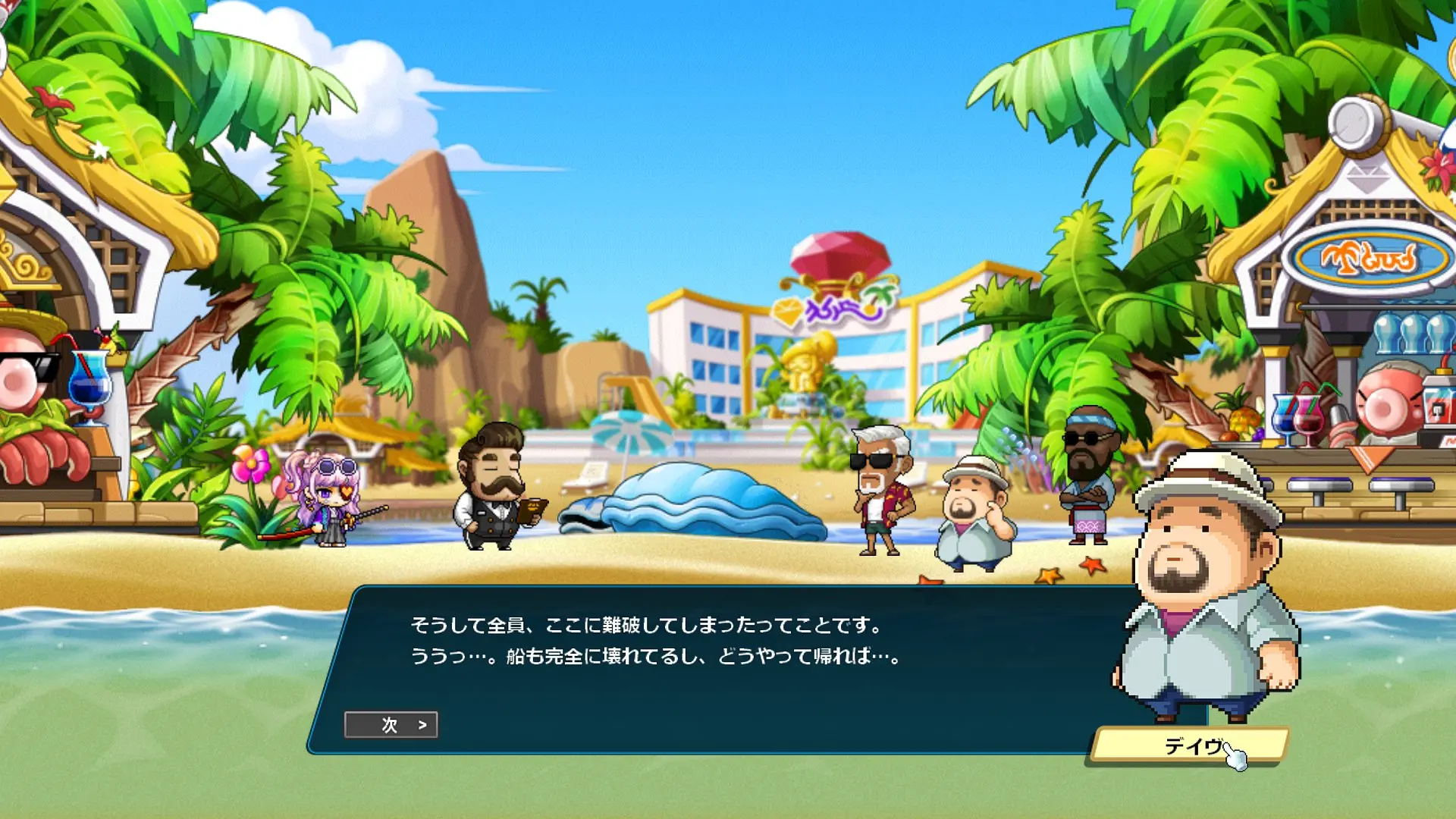Advance dialogue with the 次 button
The height and width of the screenshot is (819, 1456).
(391, 725)
